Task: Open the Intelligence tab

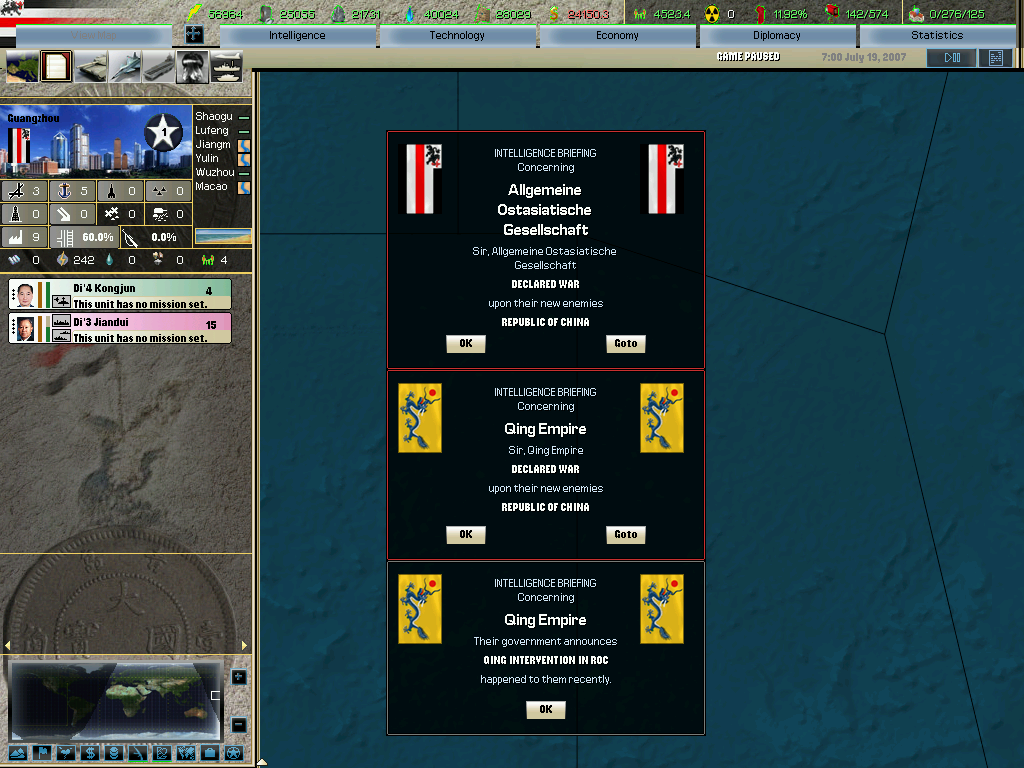Action: point(297,36)
